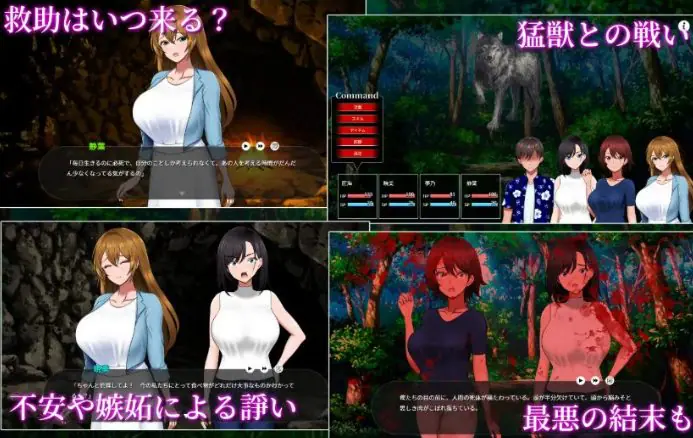
Task: Select the 攻撃 (Attack) battle command
Action: pyautogui.click(x=357, y=106)
